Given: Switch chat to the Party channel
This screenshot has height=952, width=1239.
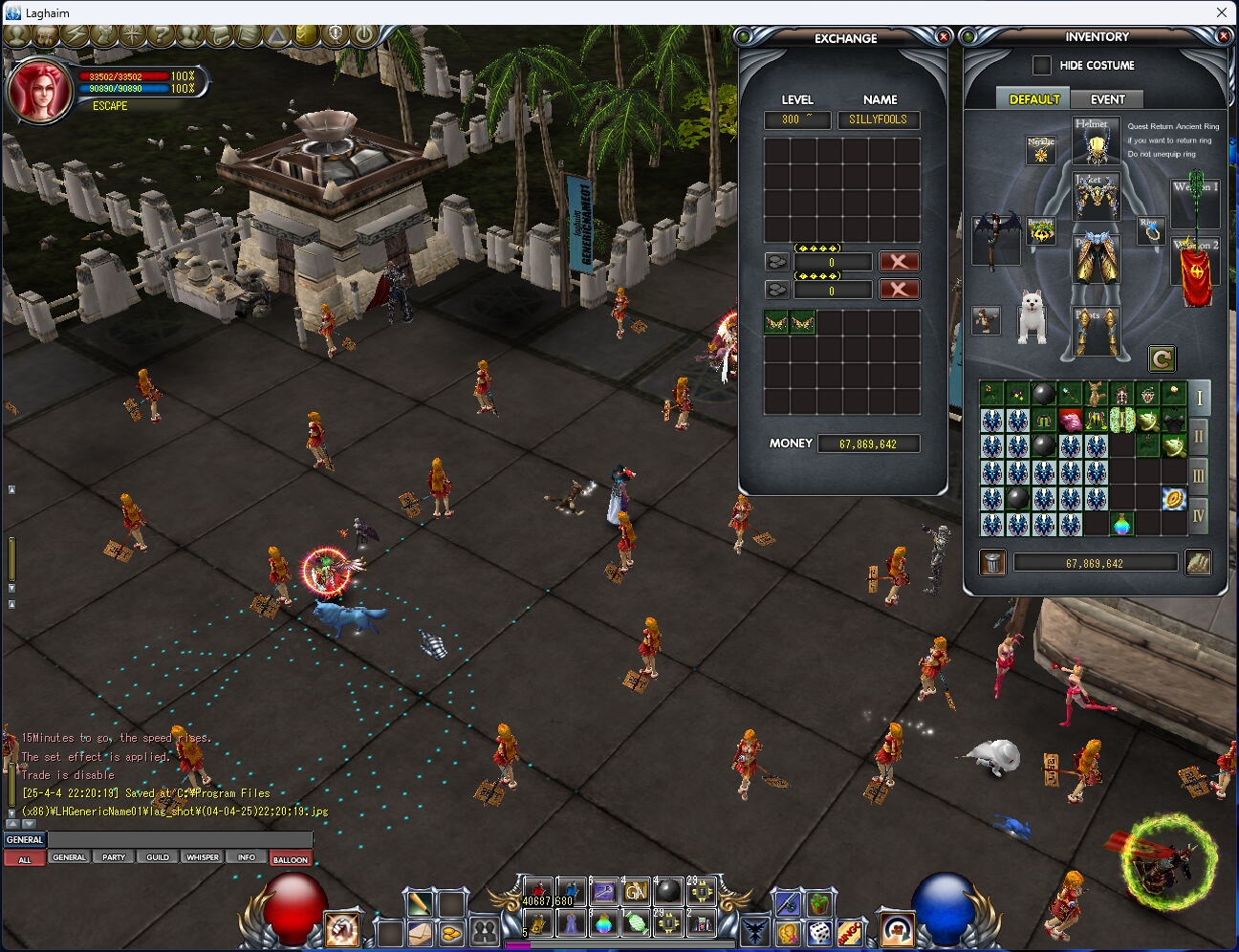Looking at the screenshot, I should tap(114, 857).
